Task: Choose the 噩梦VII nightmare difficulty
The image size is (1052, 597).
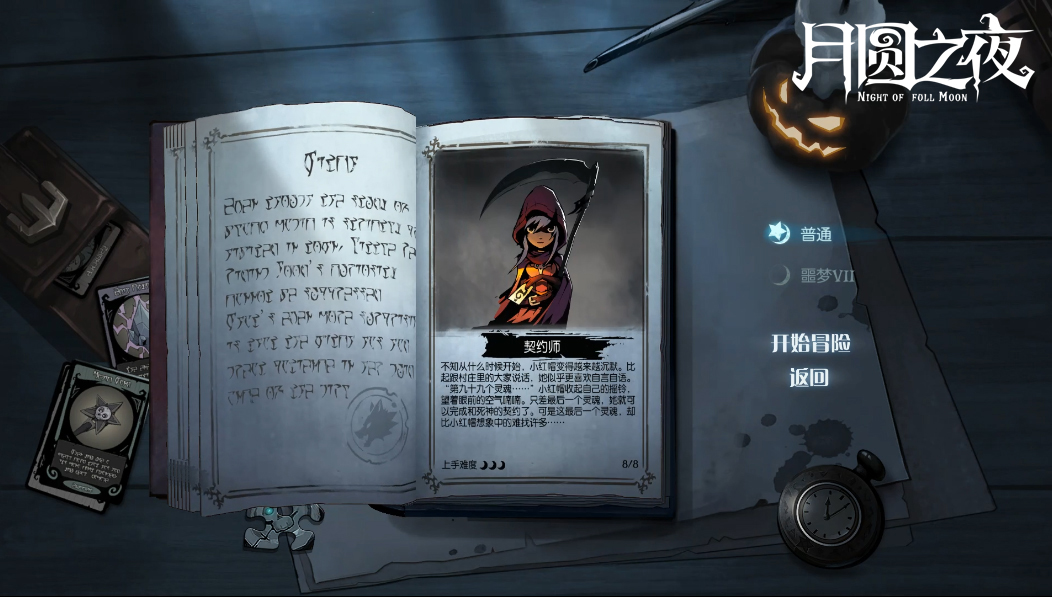Action: (x=826, y=276)
